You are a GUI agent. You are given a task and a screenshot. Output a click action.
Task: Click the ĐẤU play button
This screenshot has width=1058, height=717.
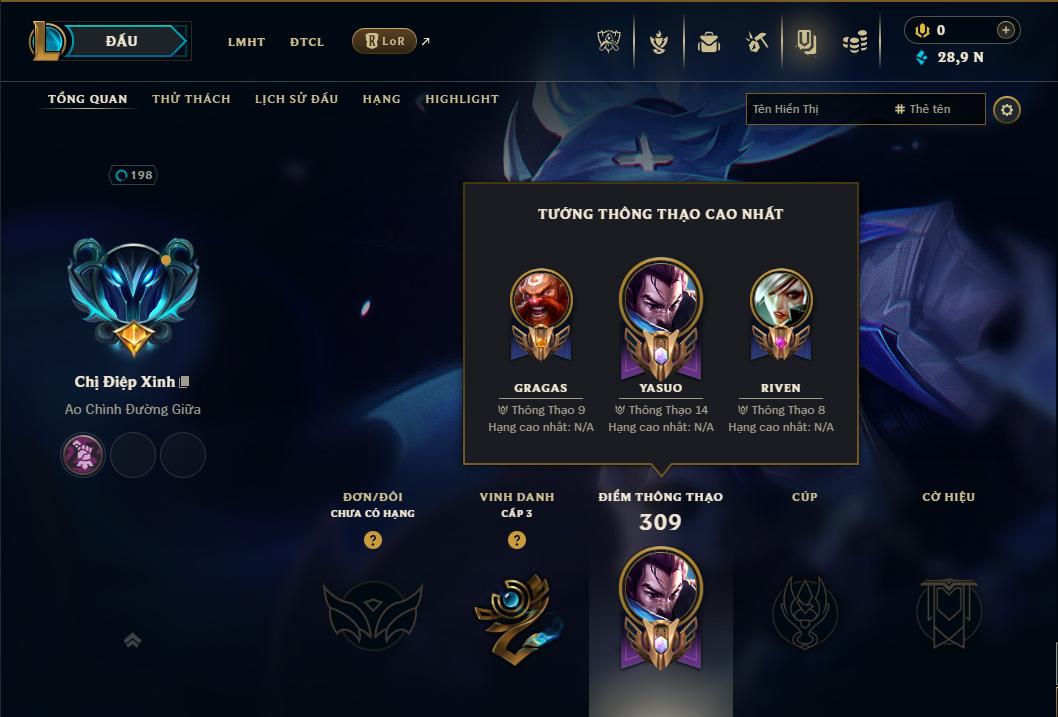(x=122, y=41)
